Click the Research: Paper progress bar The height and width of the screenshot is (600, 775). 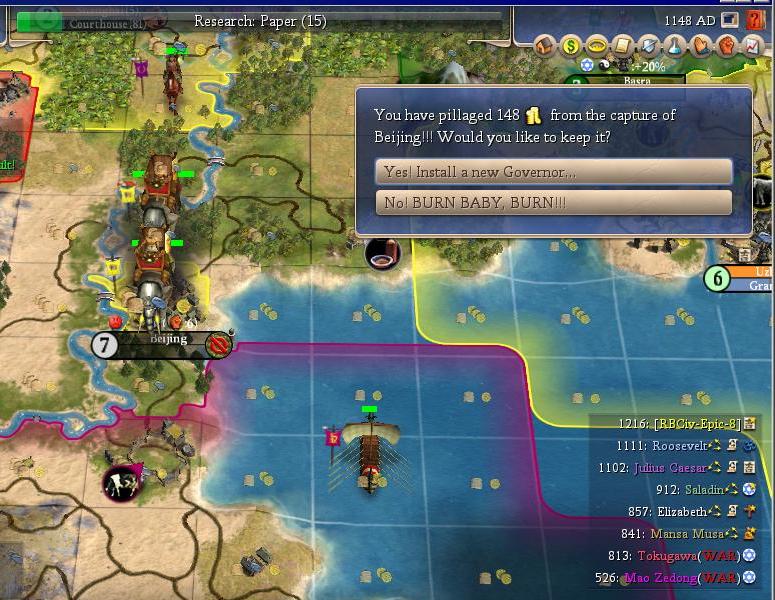pos(260,20)
